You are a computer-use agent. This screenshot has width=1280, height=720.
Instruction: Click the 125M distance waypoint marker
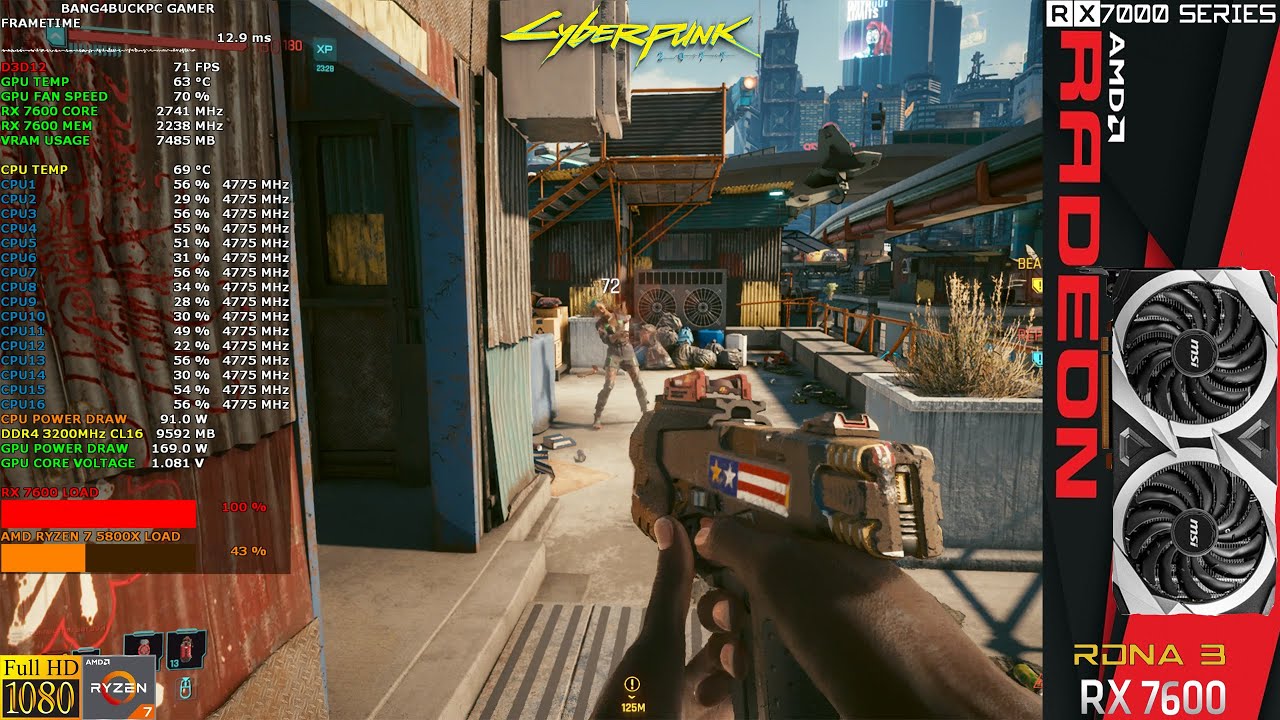633,707
